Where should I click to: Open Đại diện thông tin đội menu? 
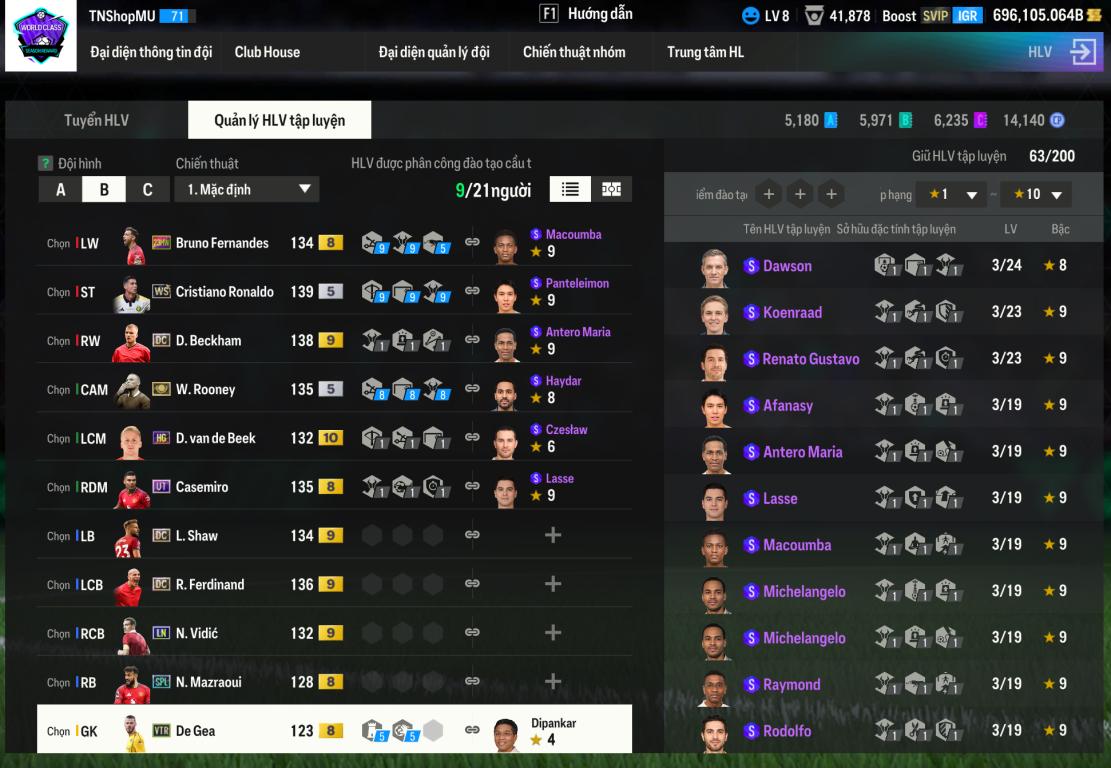[151, 52]
